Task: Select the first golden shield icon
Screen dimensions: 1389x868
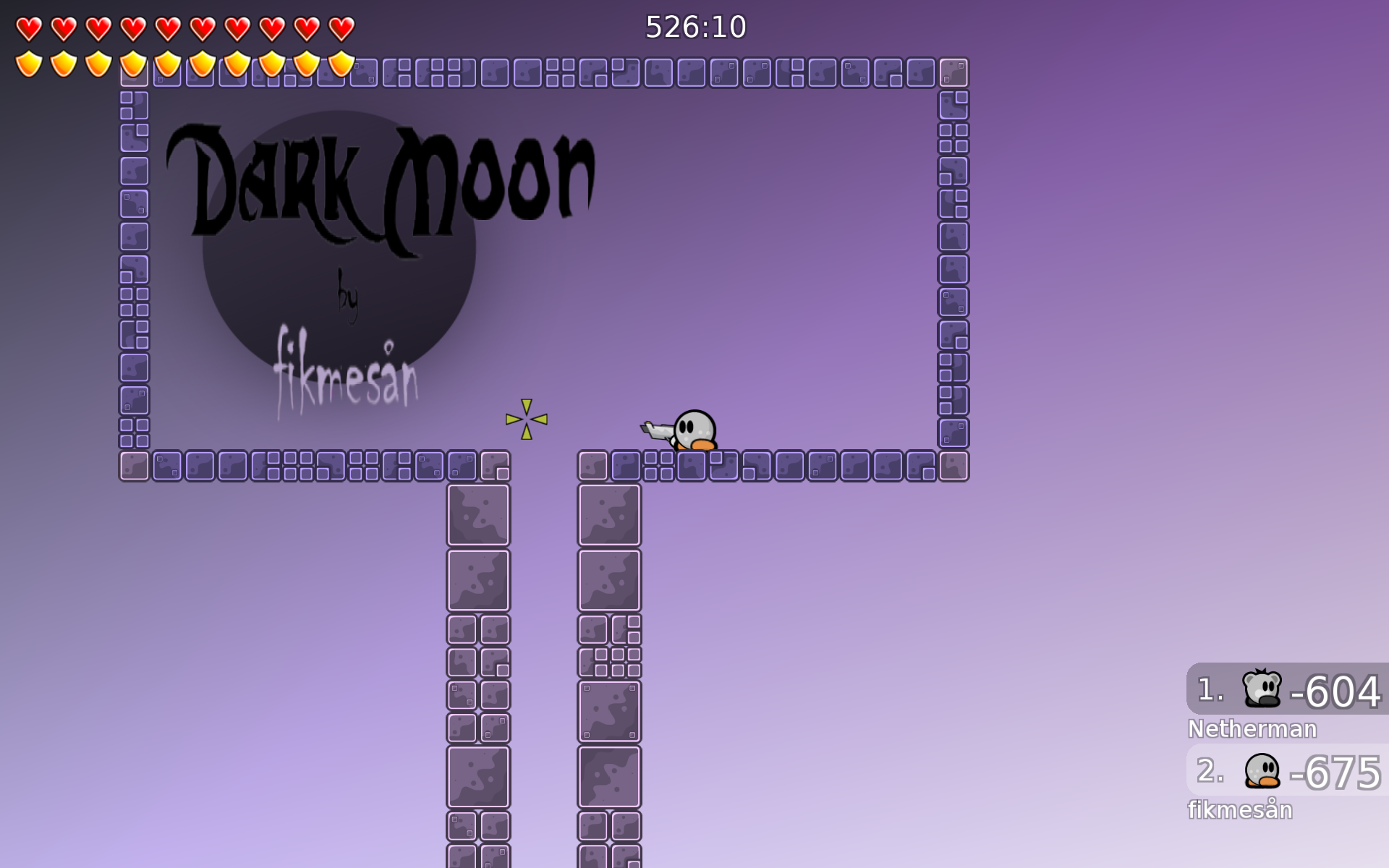Action: [29, 64]
